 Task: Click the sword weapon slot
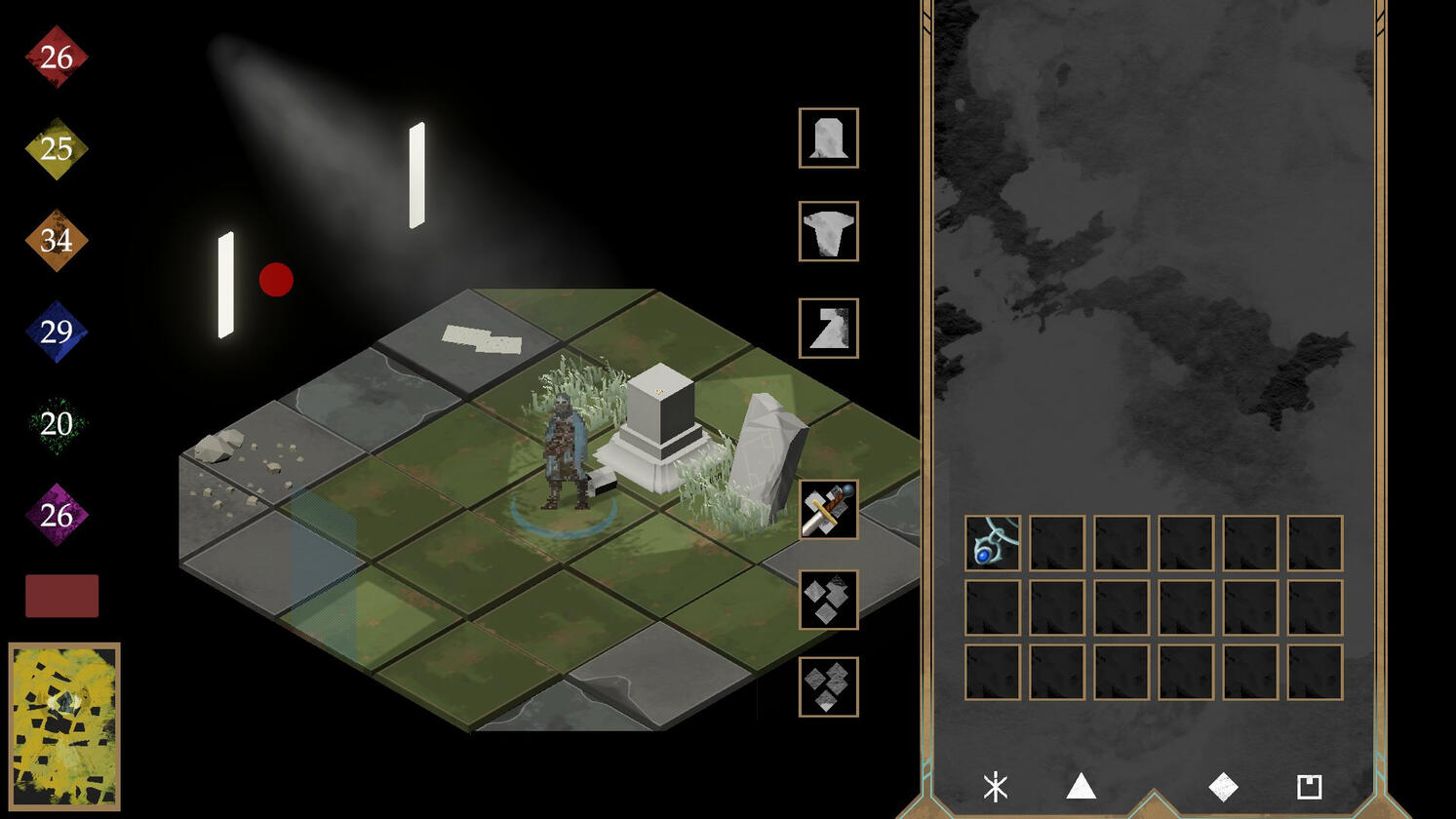[828, 509]
